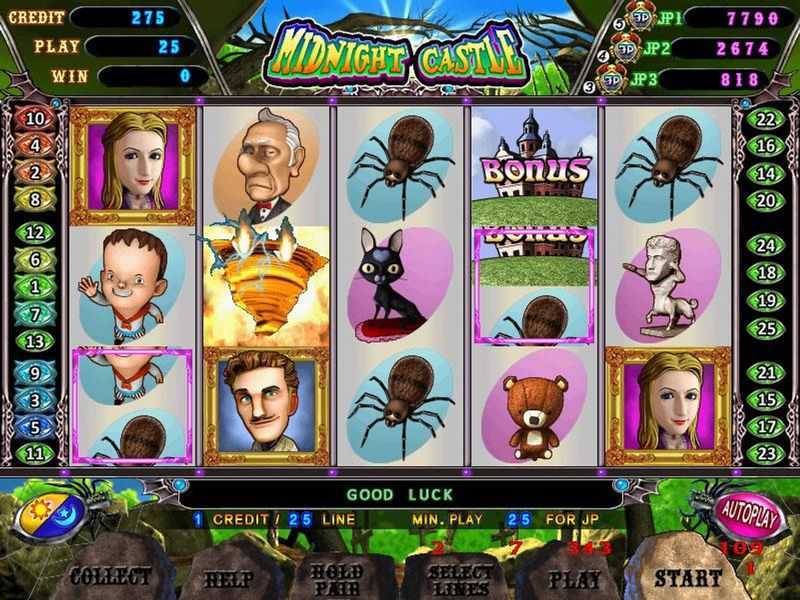Screen dimensions: 800x600
Task: Hit the START tombstone button
Action: (690, 577)
